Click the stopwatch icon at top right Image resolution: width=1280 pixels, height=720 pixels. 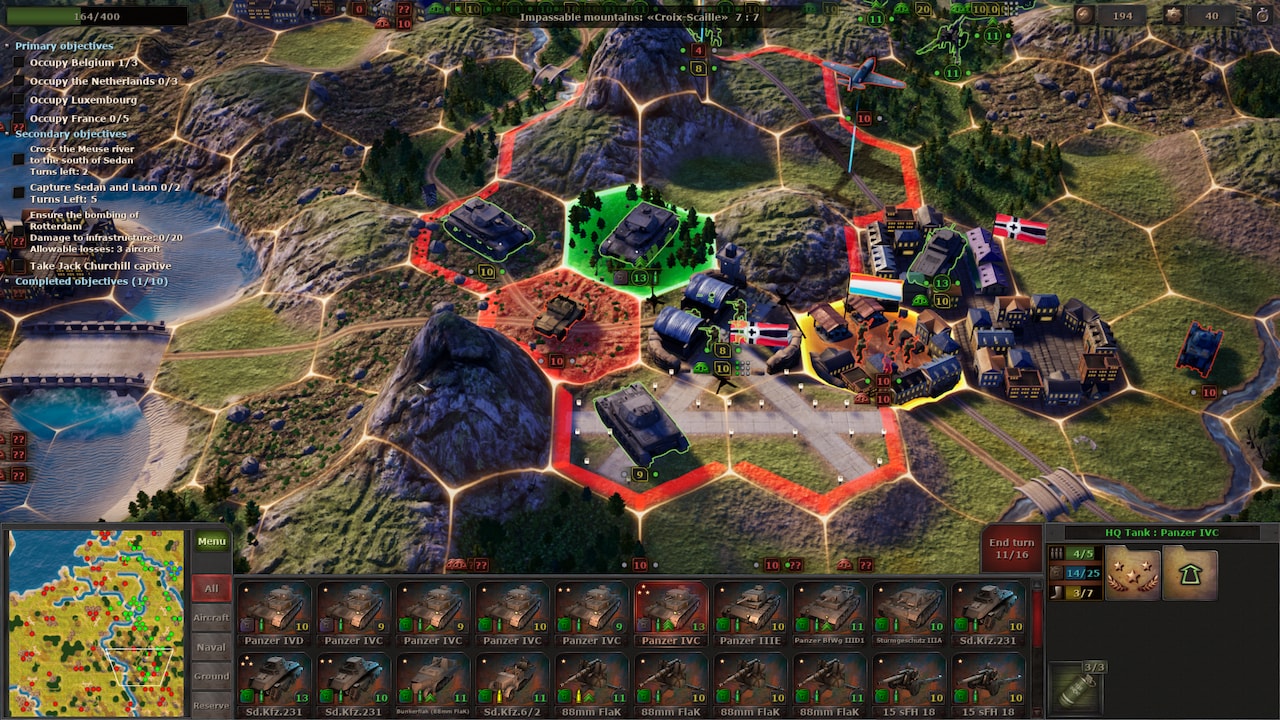1262,16
